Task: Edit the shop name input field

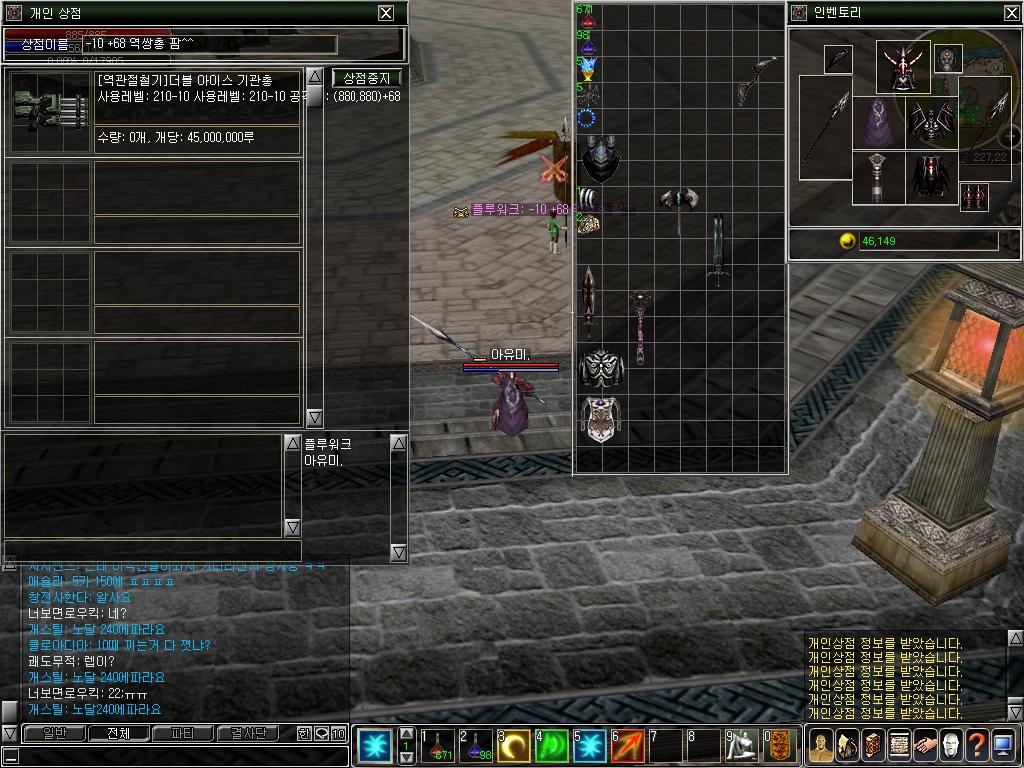Action: [208, 44]
